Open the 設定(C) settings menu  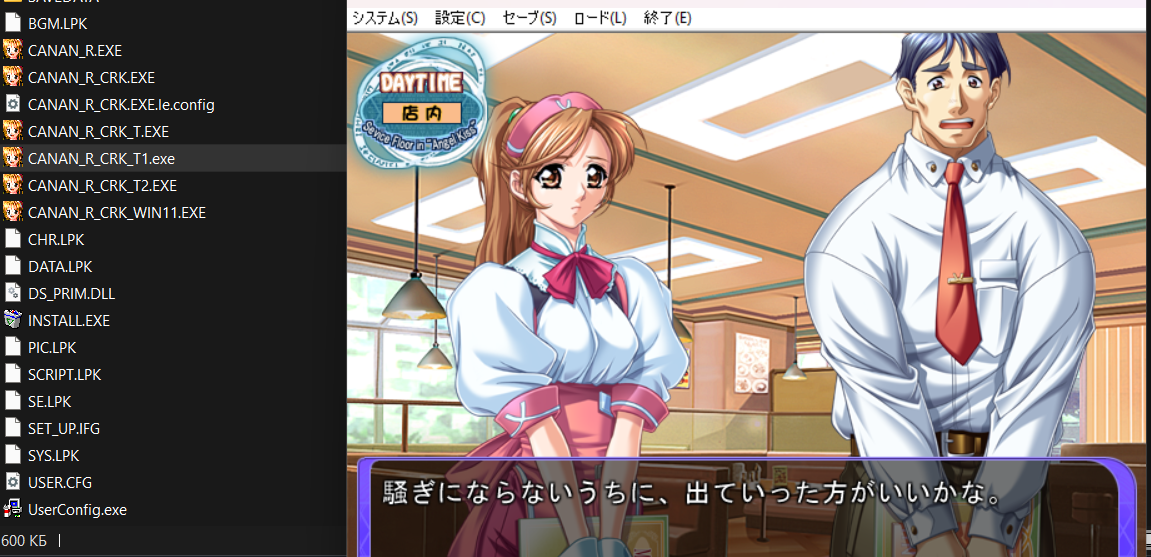click(460, 18)
